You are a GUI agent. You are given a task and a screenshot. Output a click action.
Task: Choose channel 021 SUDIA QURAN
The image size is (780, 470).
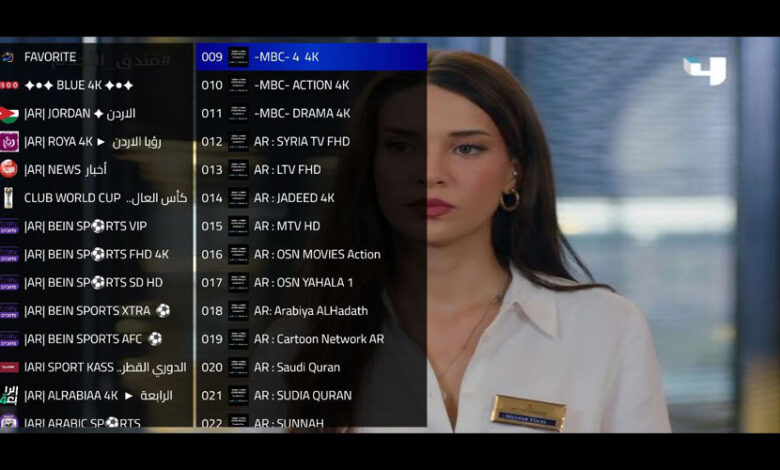tap(310, 395)
